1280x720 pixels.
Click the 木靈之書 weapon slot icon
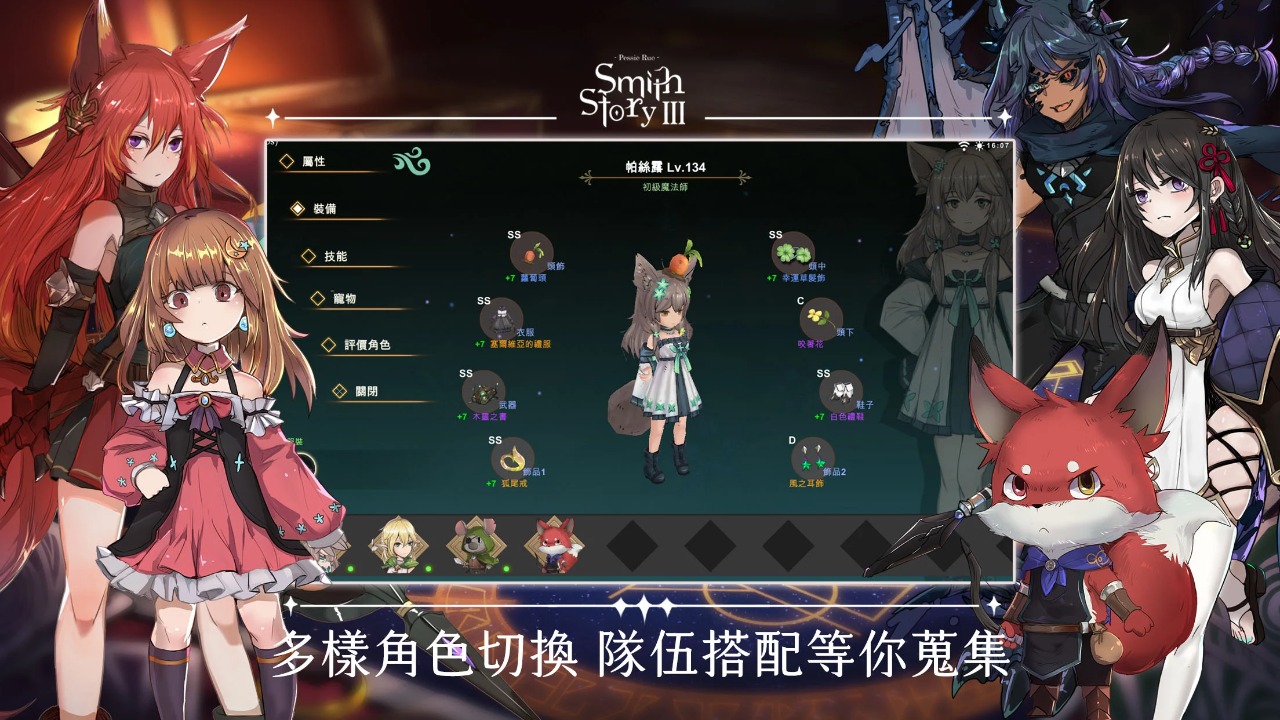(x=486, y=394)
